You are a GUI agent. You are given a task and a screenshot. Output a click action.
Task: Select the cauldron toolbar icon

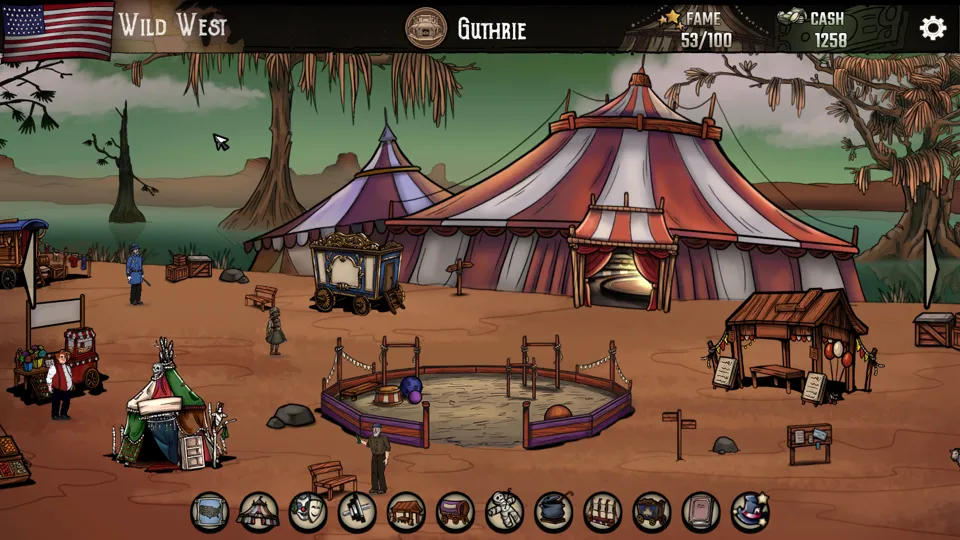[x=553, y=512]
